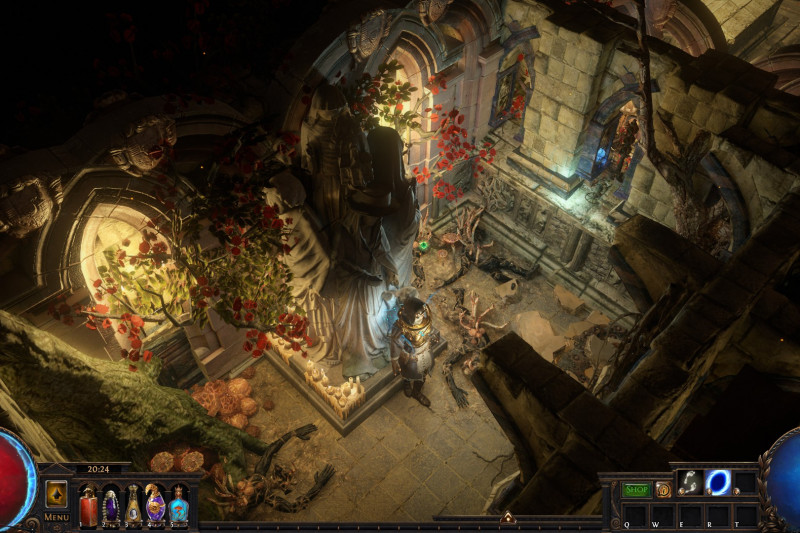Activate the blue portal skill
Viewport: 800px width, 533px height.
point(718,482)
